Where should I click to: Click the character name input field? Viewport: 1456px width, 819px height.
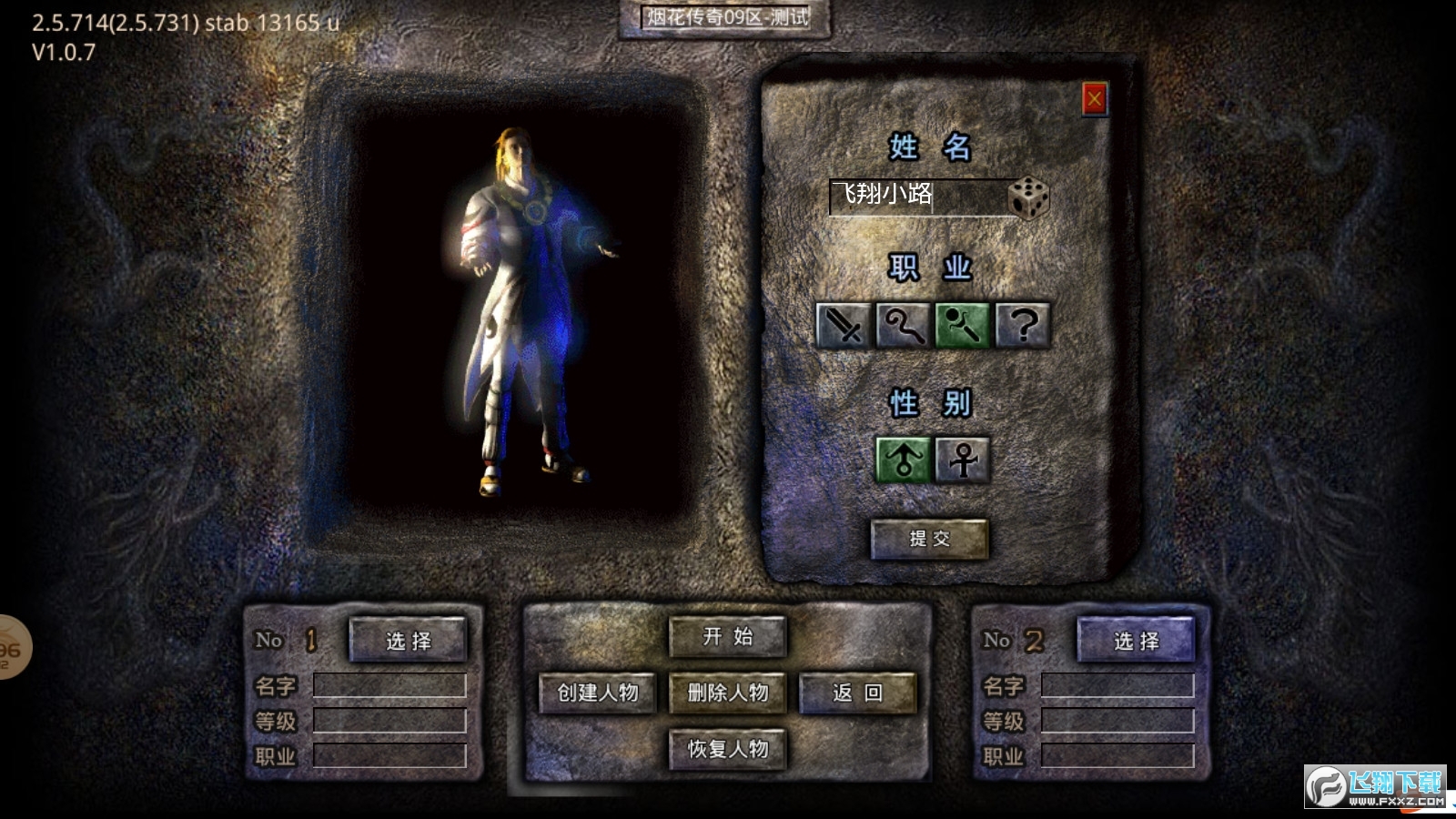click(x=917, y=196)
